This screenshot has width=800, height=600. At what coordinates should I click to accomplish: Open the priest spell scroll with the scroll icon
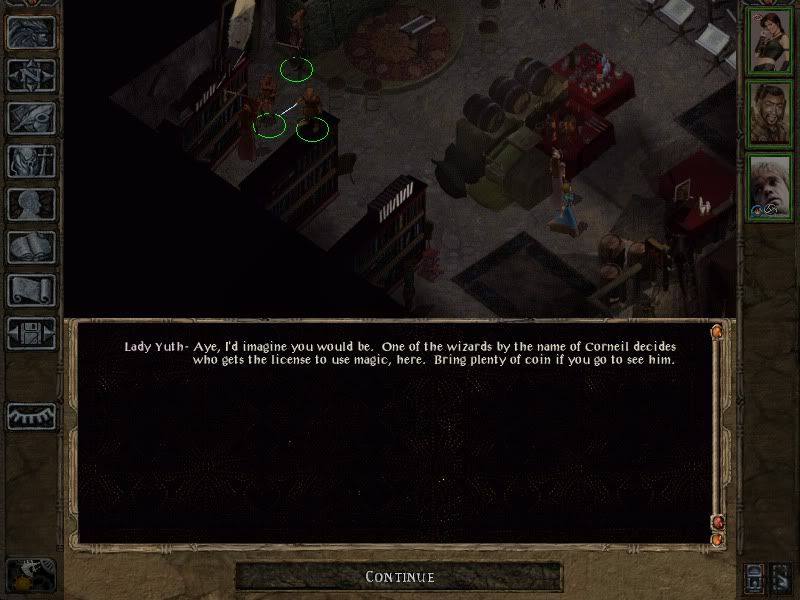tap(31, 290)
